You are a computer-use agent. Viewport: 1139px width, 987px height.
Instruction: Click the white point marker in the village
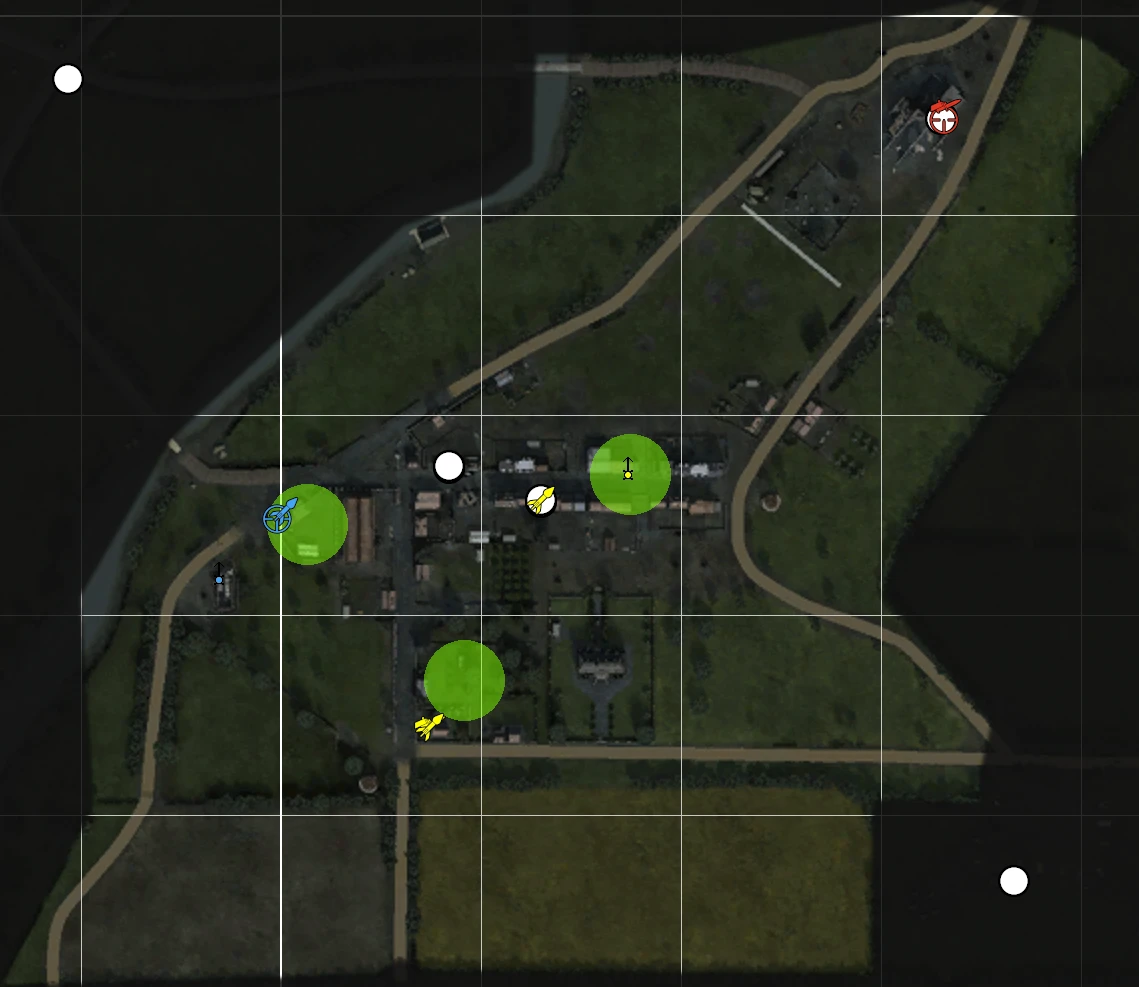449,466
